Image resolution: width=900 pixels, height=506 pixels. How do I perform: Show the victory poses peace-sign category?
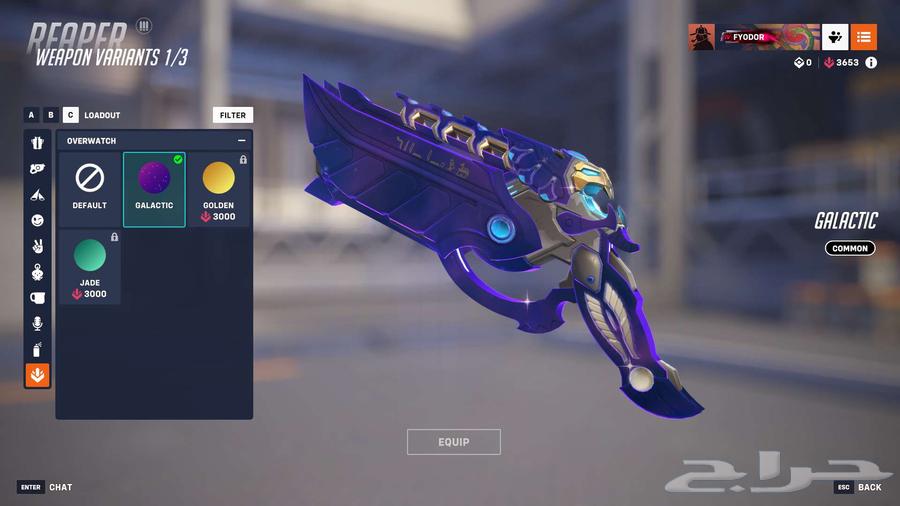click(38, 246)
